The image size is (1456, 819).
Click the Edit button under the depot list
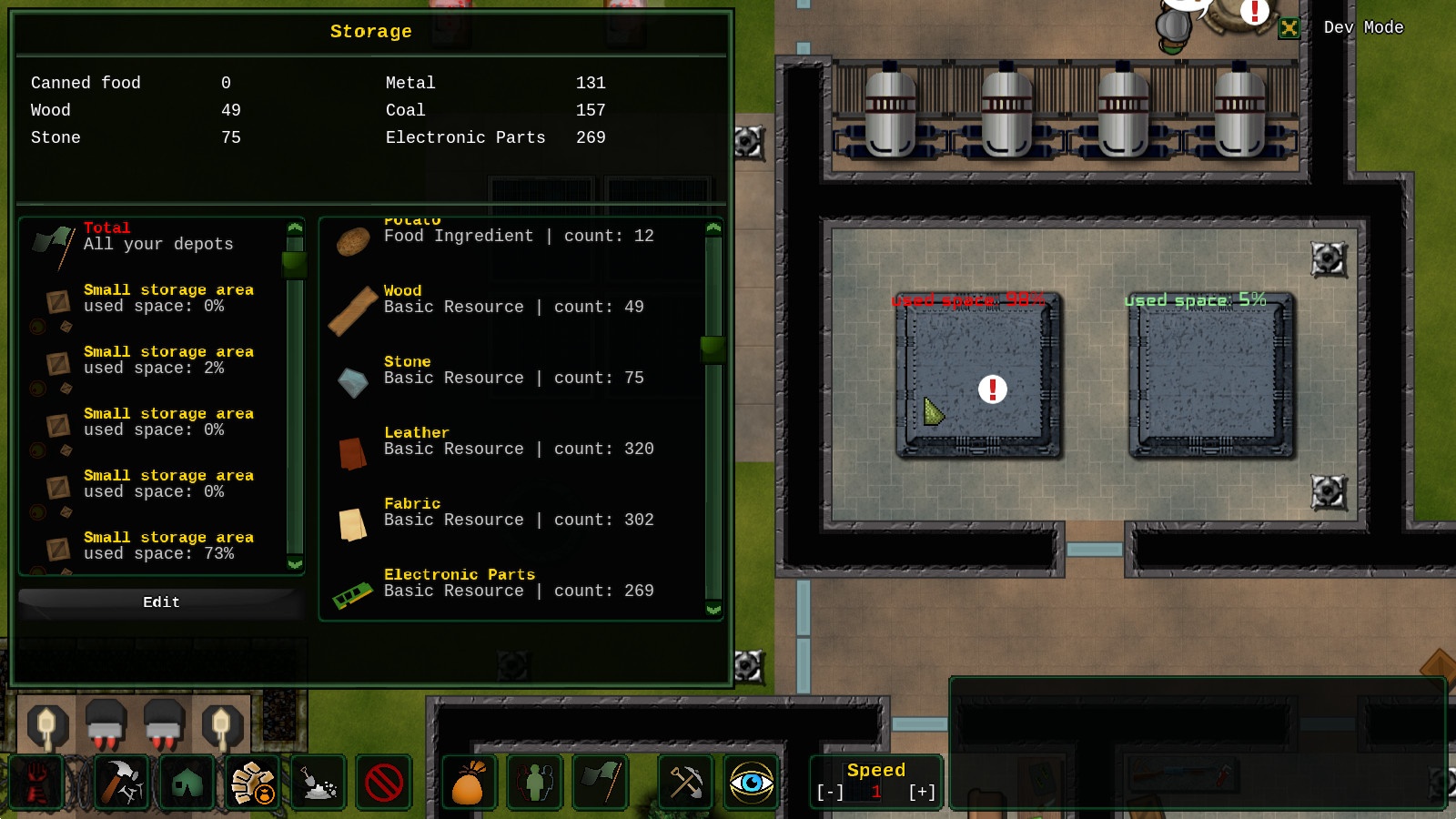click(161, 602)
